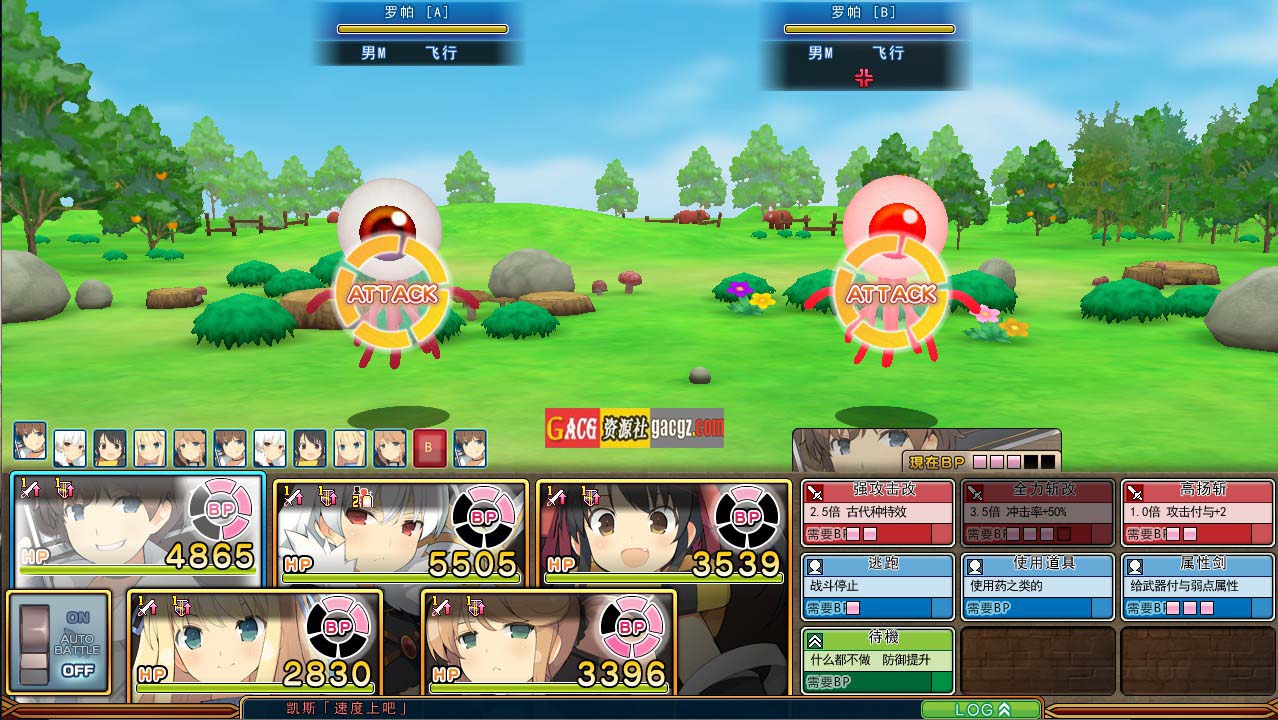Activate the 属性剑 skill
The width and height of the screenshot is (1278, 720).
click(1197, 586)
